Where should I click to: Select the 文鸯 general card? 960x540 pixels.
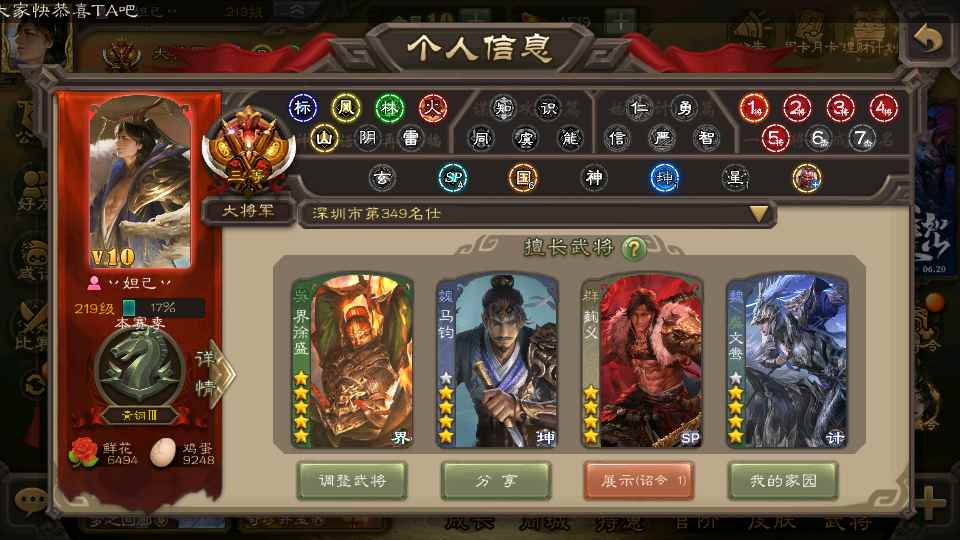(786, 362)
